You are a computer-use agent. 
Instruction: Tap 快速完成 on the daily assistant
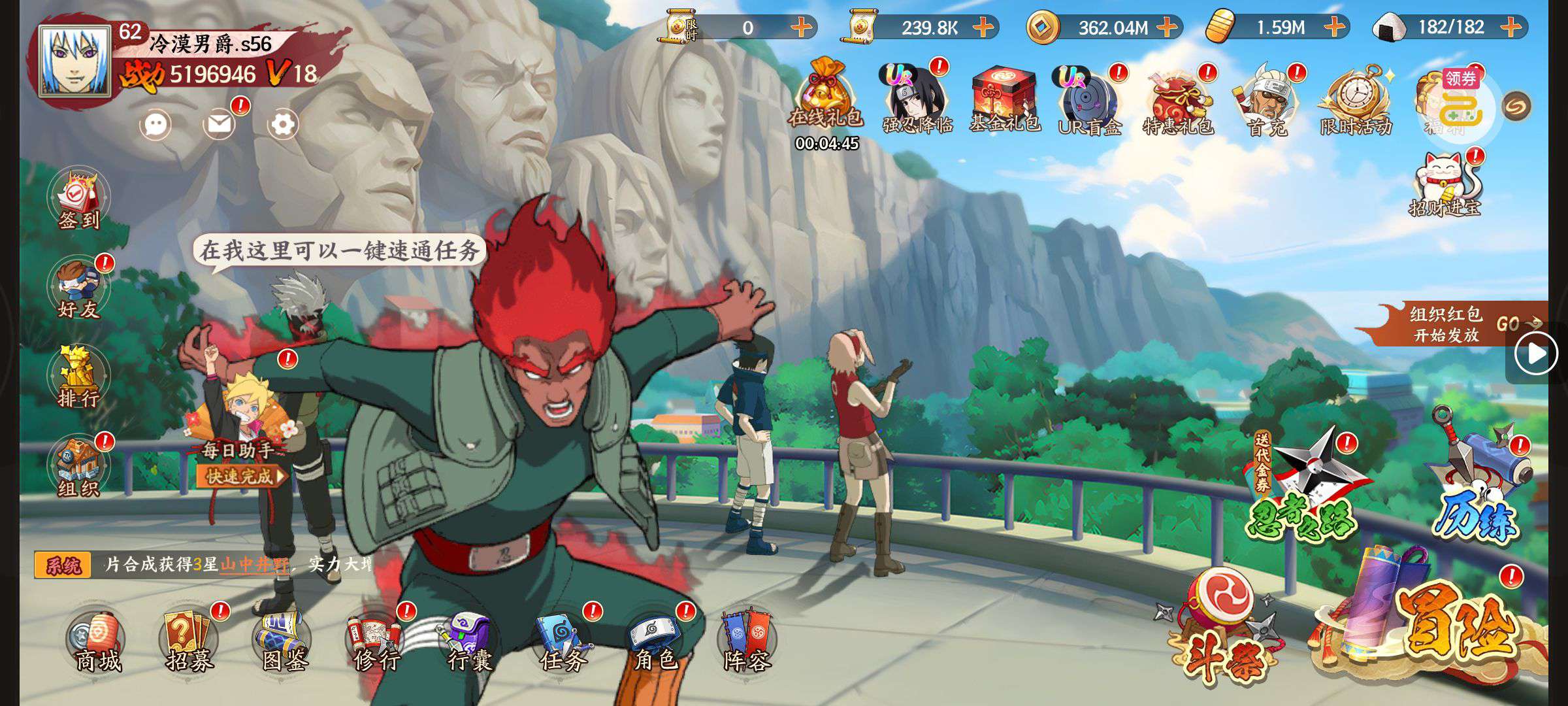240,476
